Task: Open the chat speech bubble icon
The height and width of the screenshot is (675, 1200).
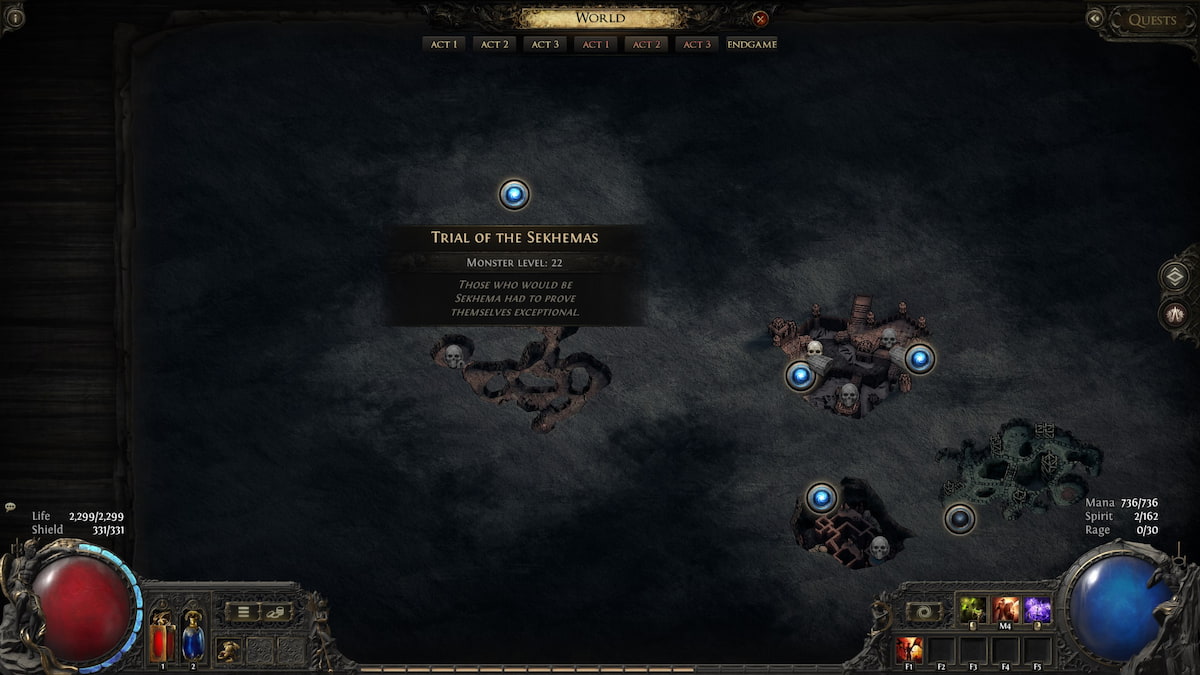Action: pos(10,507)
